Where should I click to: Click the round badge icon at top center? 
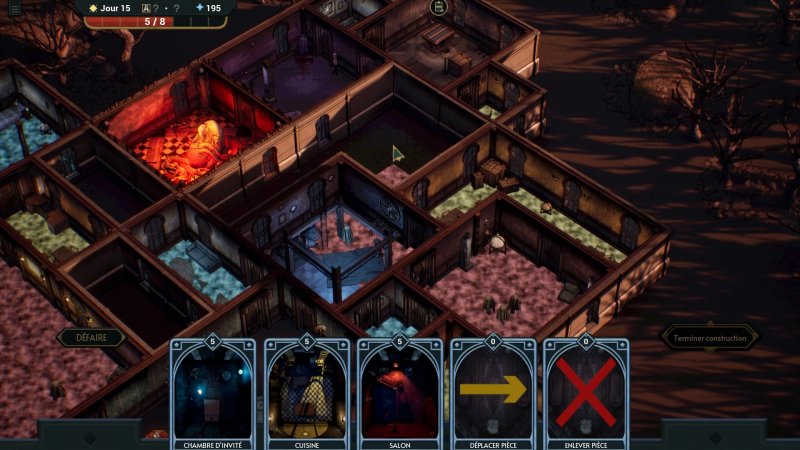pos(438,8)
